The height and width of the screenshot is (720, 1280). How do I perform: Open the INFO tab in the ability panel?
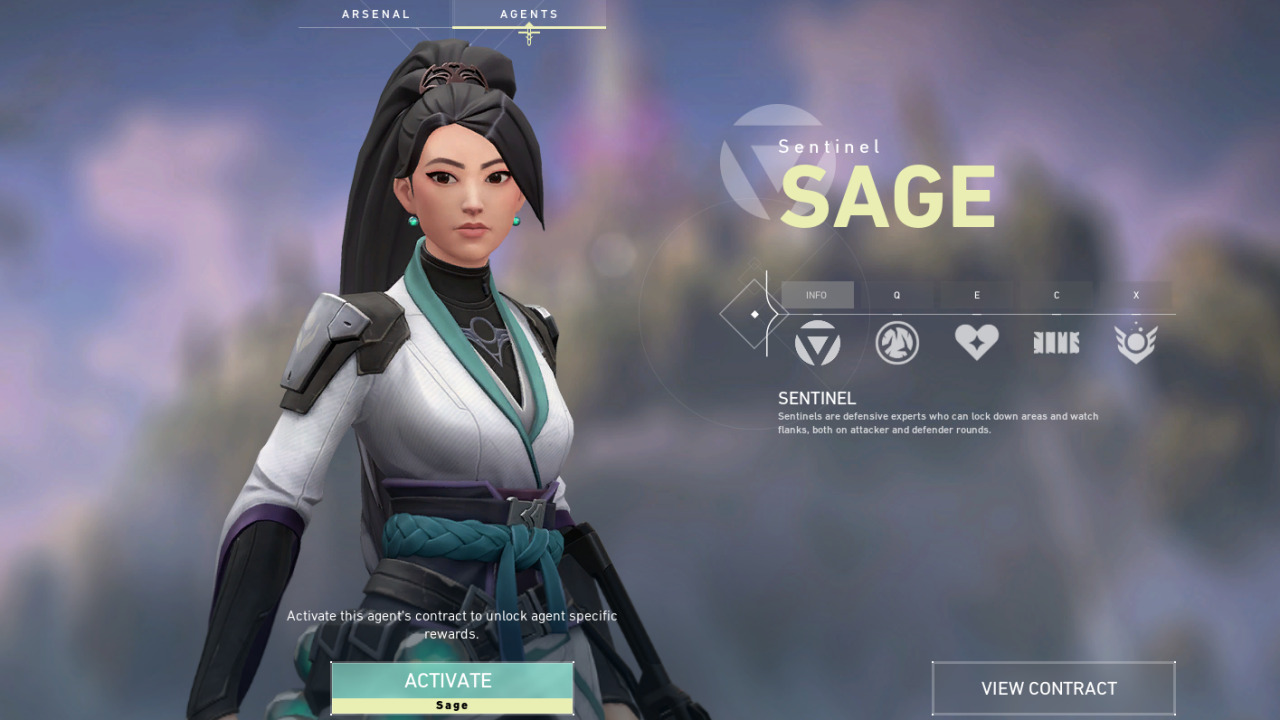click(817, 294)
